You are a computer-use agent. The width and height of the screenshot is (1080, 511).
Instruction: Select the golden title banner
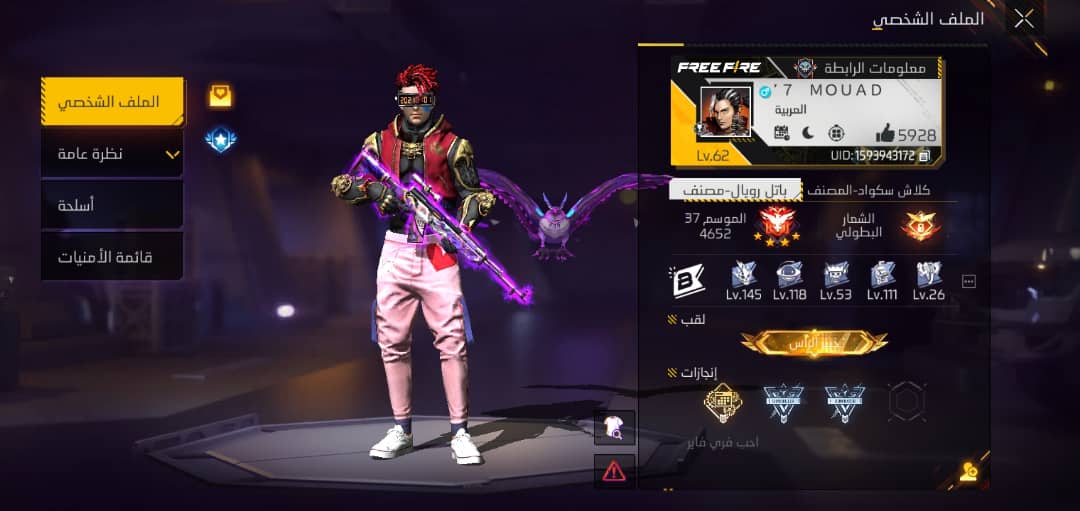pyautogui.click(x=813, y=342)
